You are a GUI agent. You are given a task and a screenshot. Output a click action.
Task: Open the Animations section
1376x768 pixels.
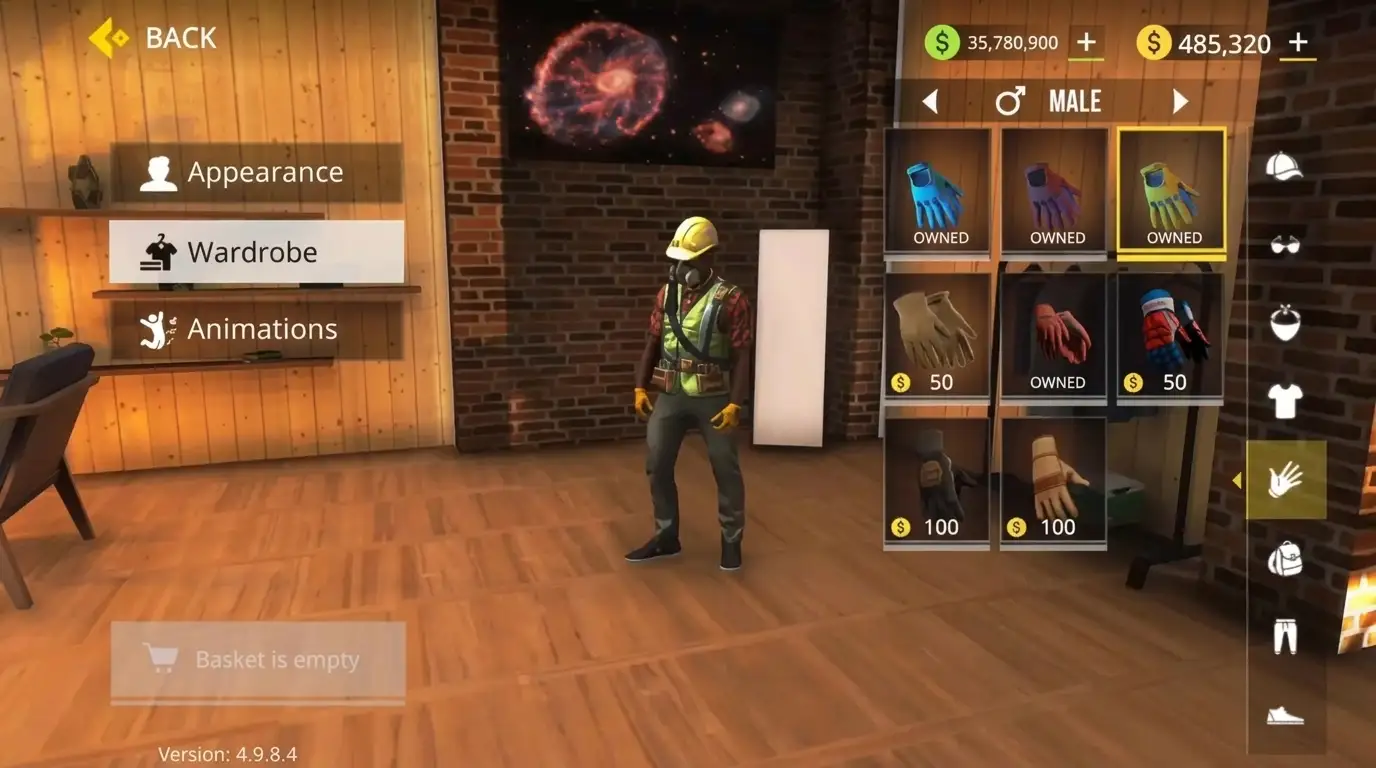(x=256, y=328)
